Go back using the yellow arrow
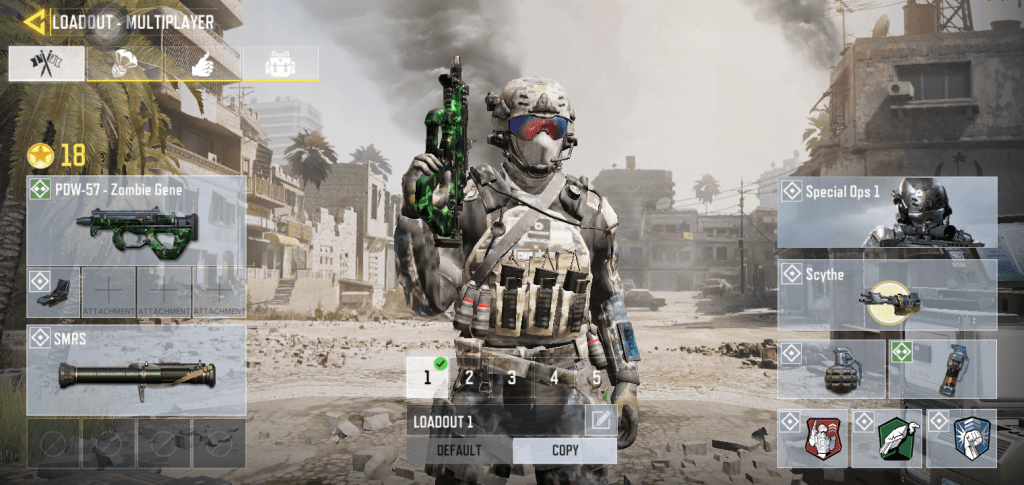This screenshot has height=485, width=1024. click(34, 21)
